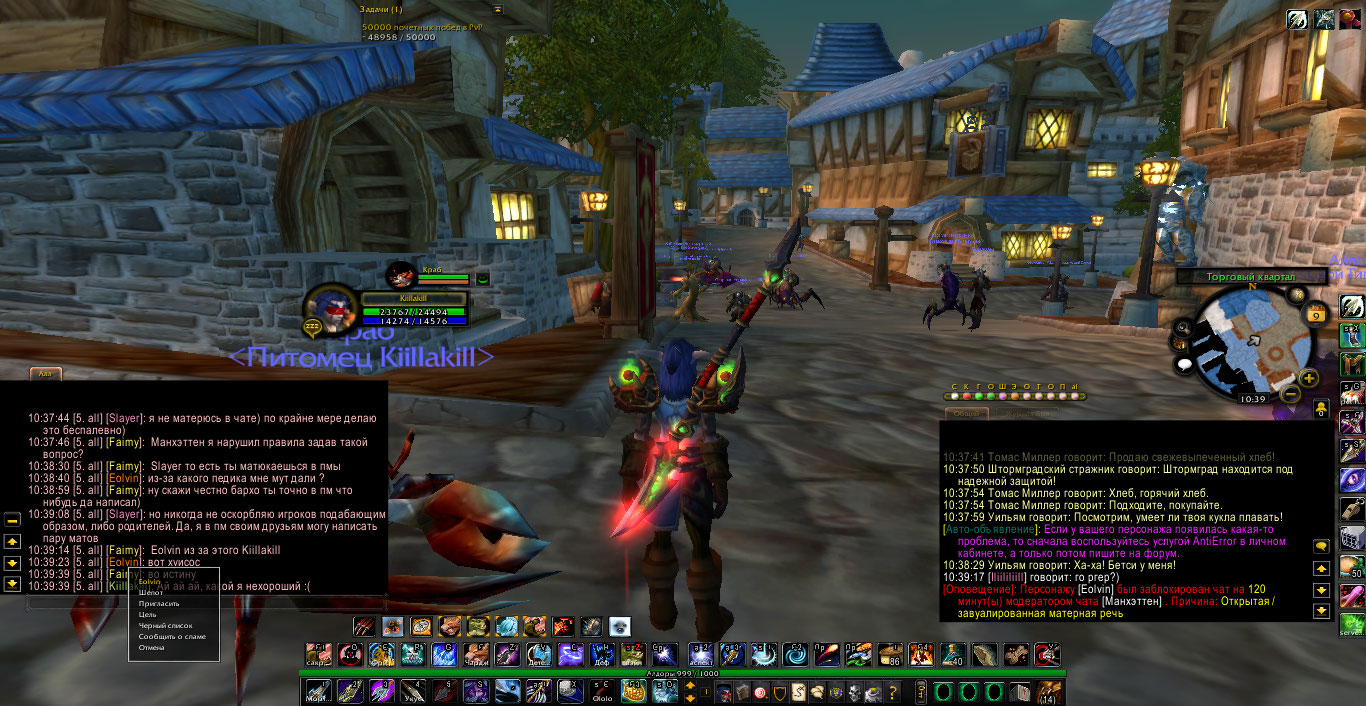
Task: Close the context menu with Отмена
Action: pyautogui.click(x=152, y=648)
